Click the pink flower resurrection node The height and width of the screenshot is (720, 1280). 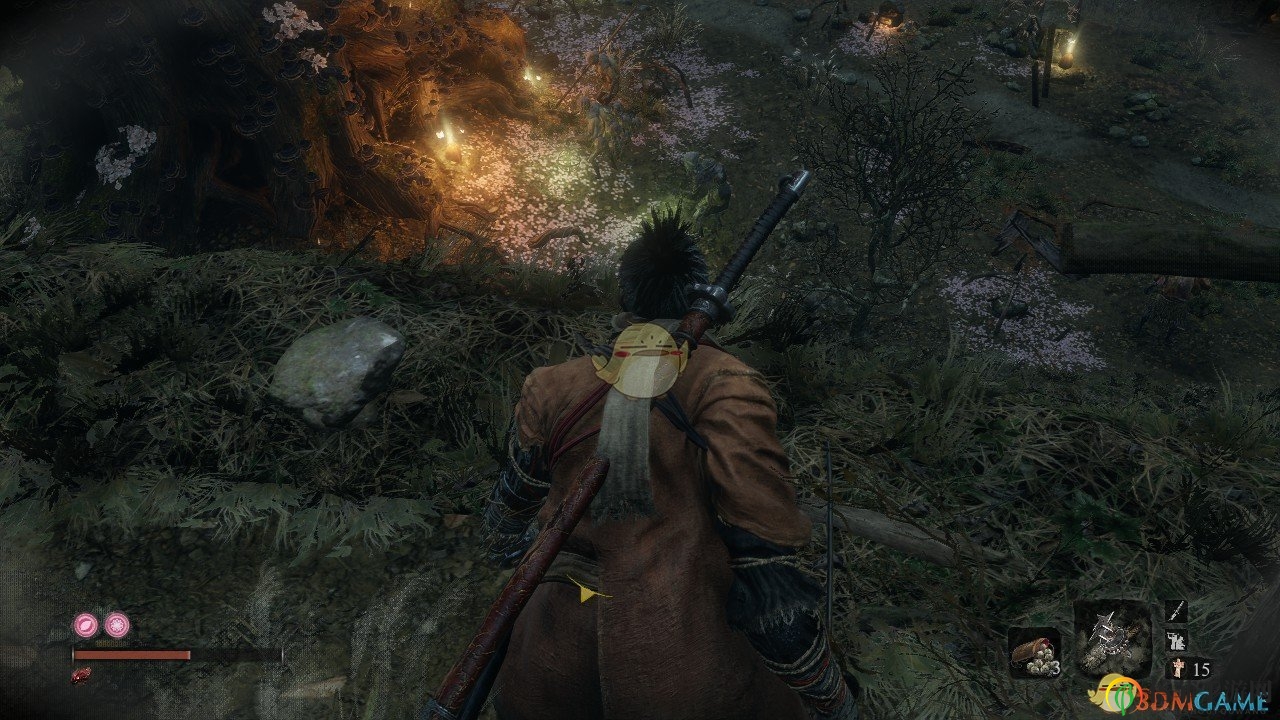click(117, 626)
